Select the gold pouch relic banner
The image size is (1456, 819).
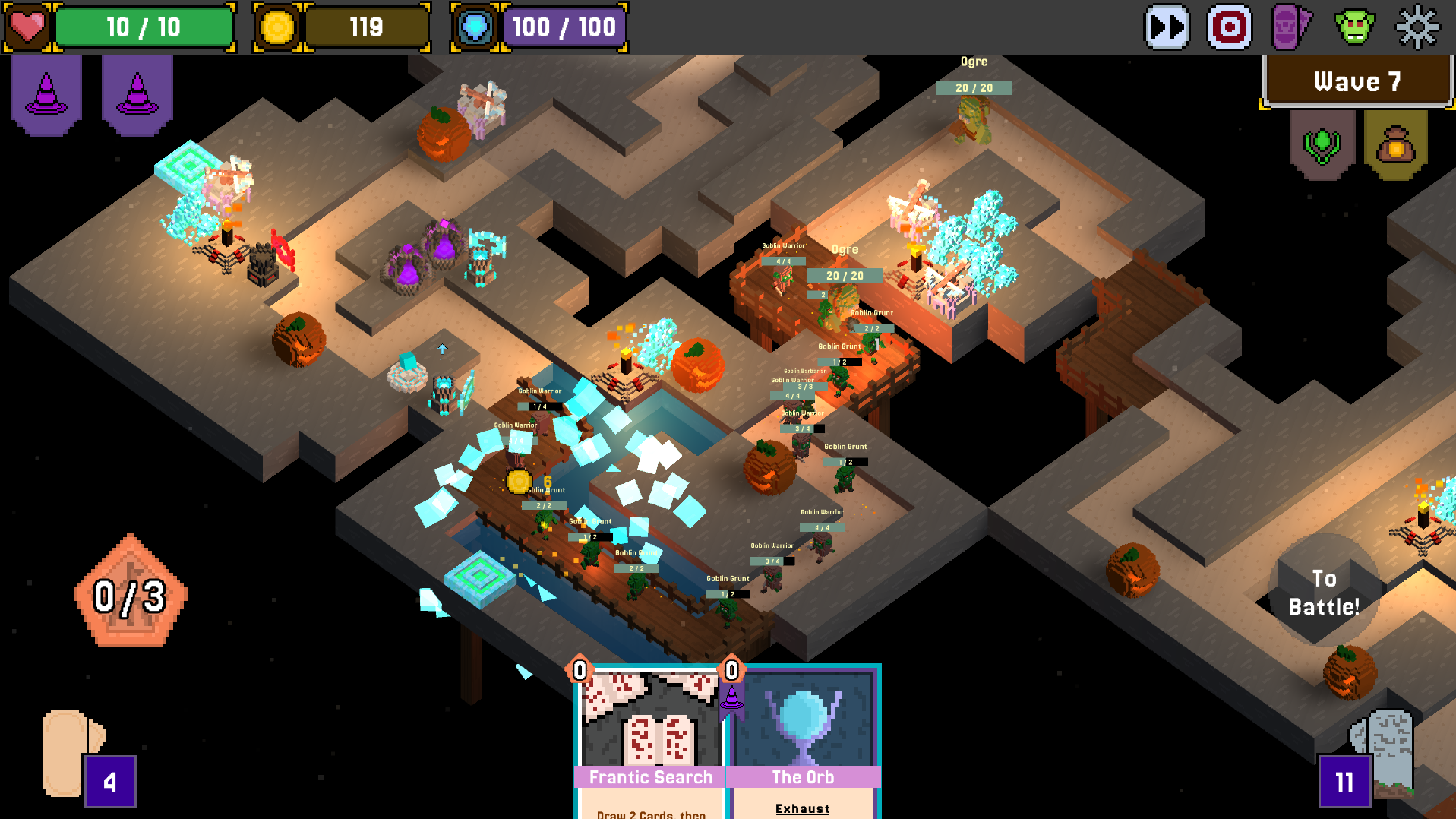[1395, 144]
